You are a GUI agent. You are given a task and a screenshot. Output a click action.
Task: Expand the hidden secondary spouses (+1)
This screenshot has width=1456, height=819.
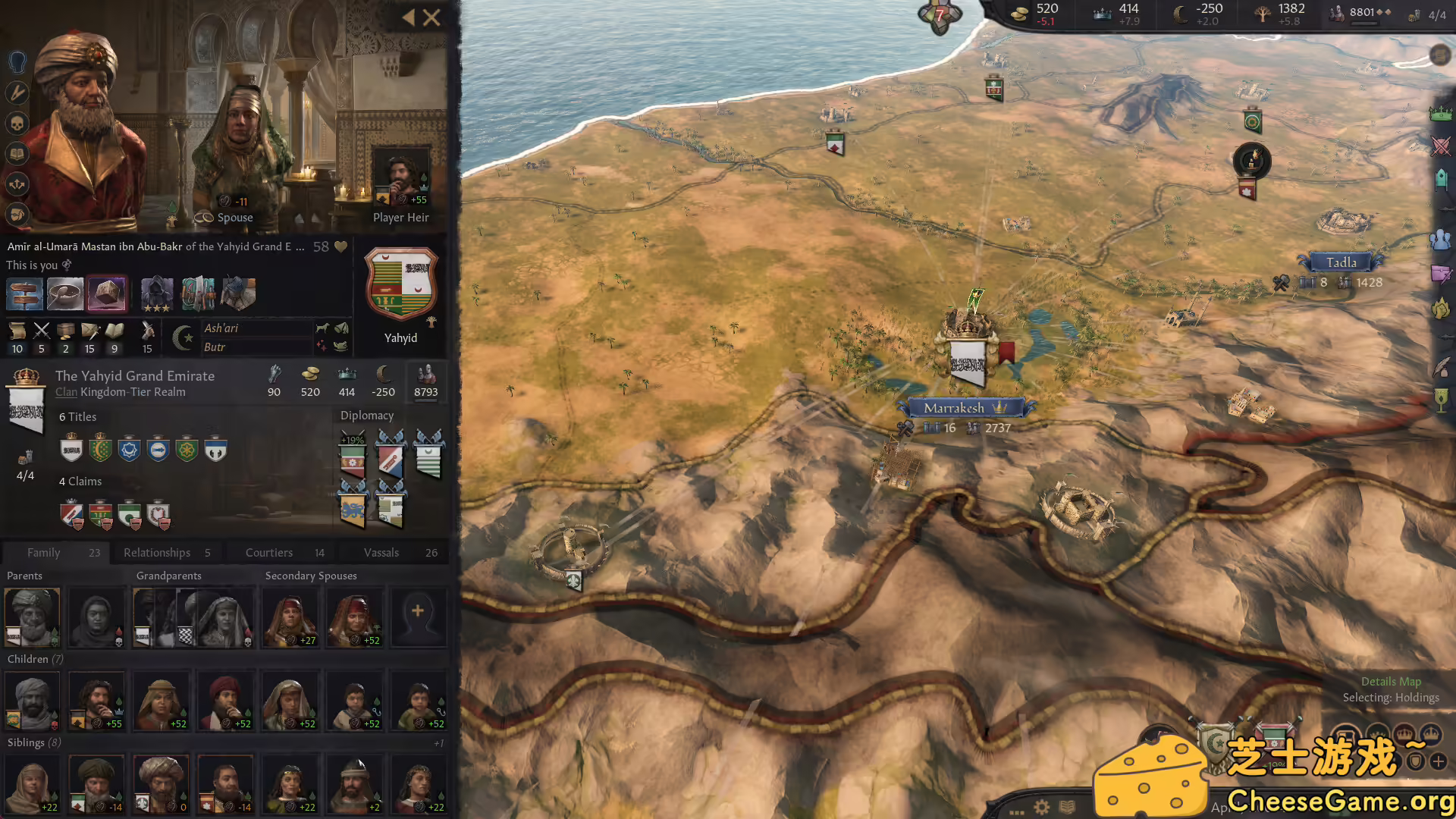tap(438, 742)
